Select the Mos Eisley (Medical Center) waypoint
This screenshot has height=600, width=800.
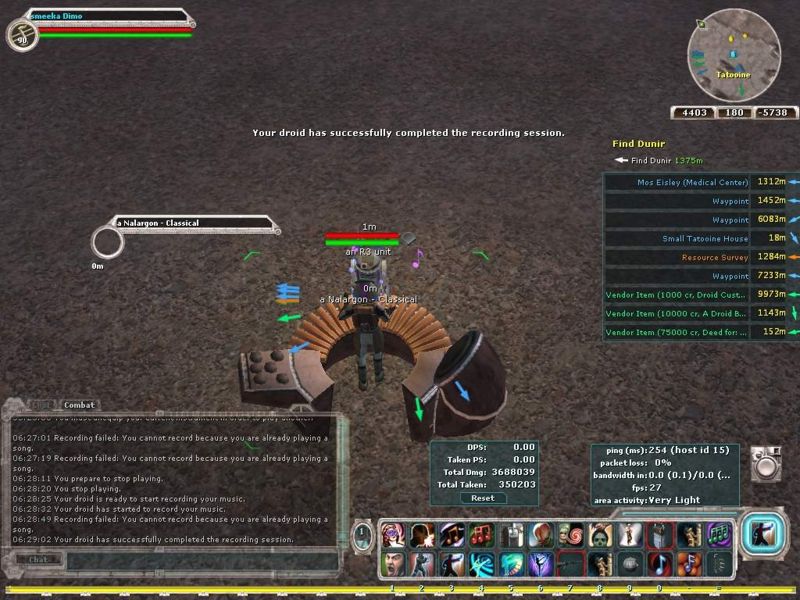coord(692,182)
